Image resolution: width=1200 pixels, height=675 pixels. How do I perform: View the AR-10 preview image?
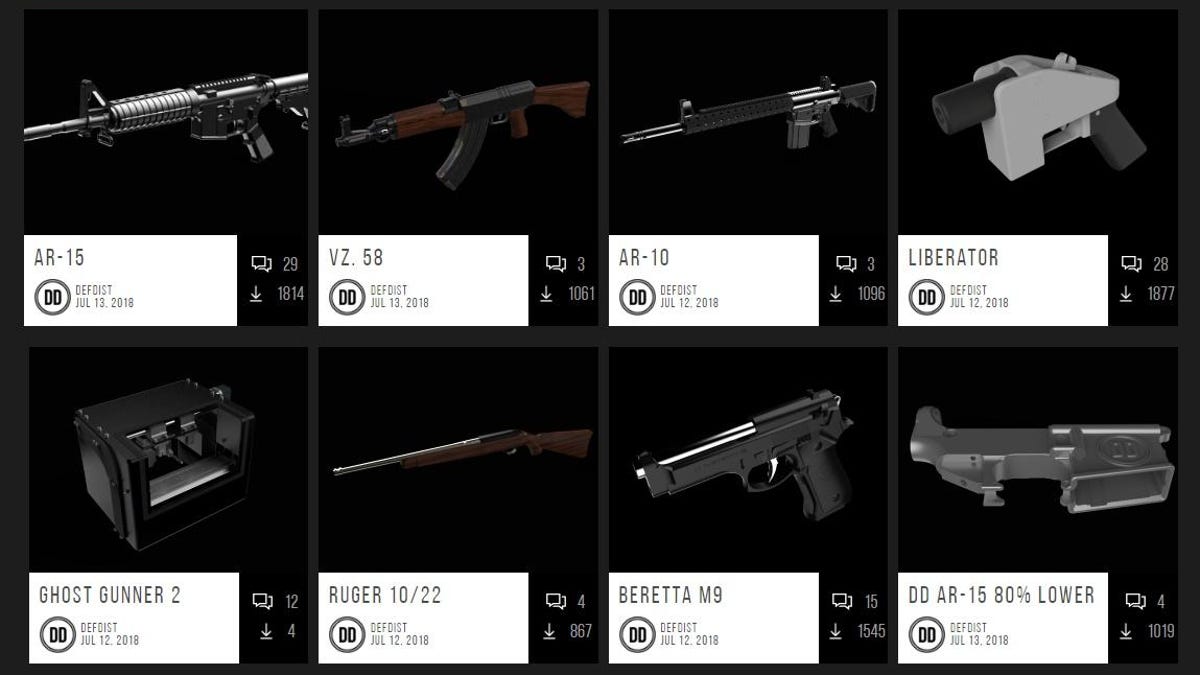(747, 120)
